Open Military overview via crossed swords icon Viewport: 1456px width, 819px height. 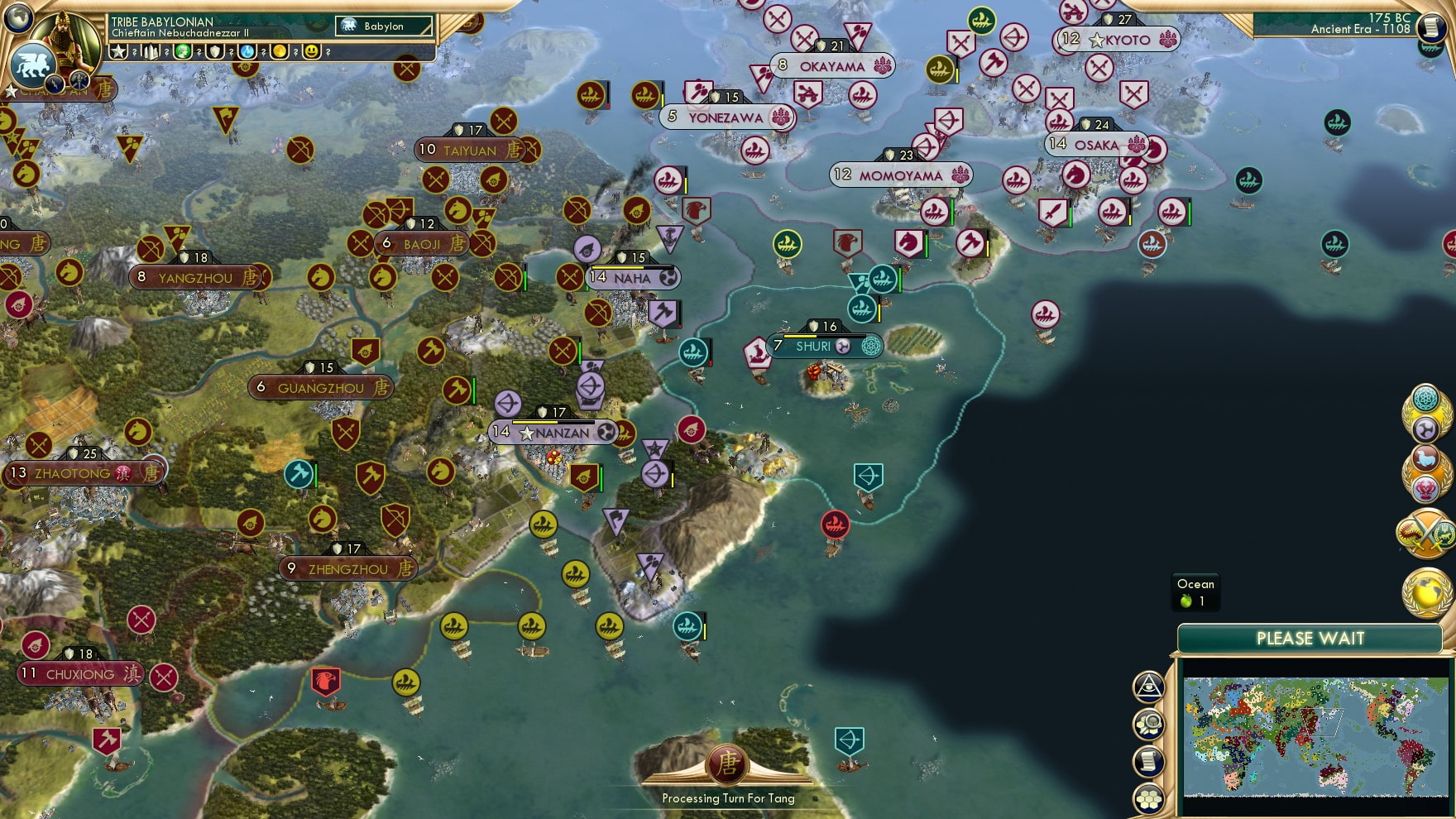(x=1425, y=534)
